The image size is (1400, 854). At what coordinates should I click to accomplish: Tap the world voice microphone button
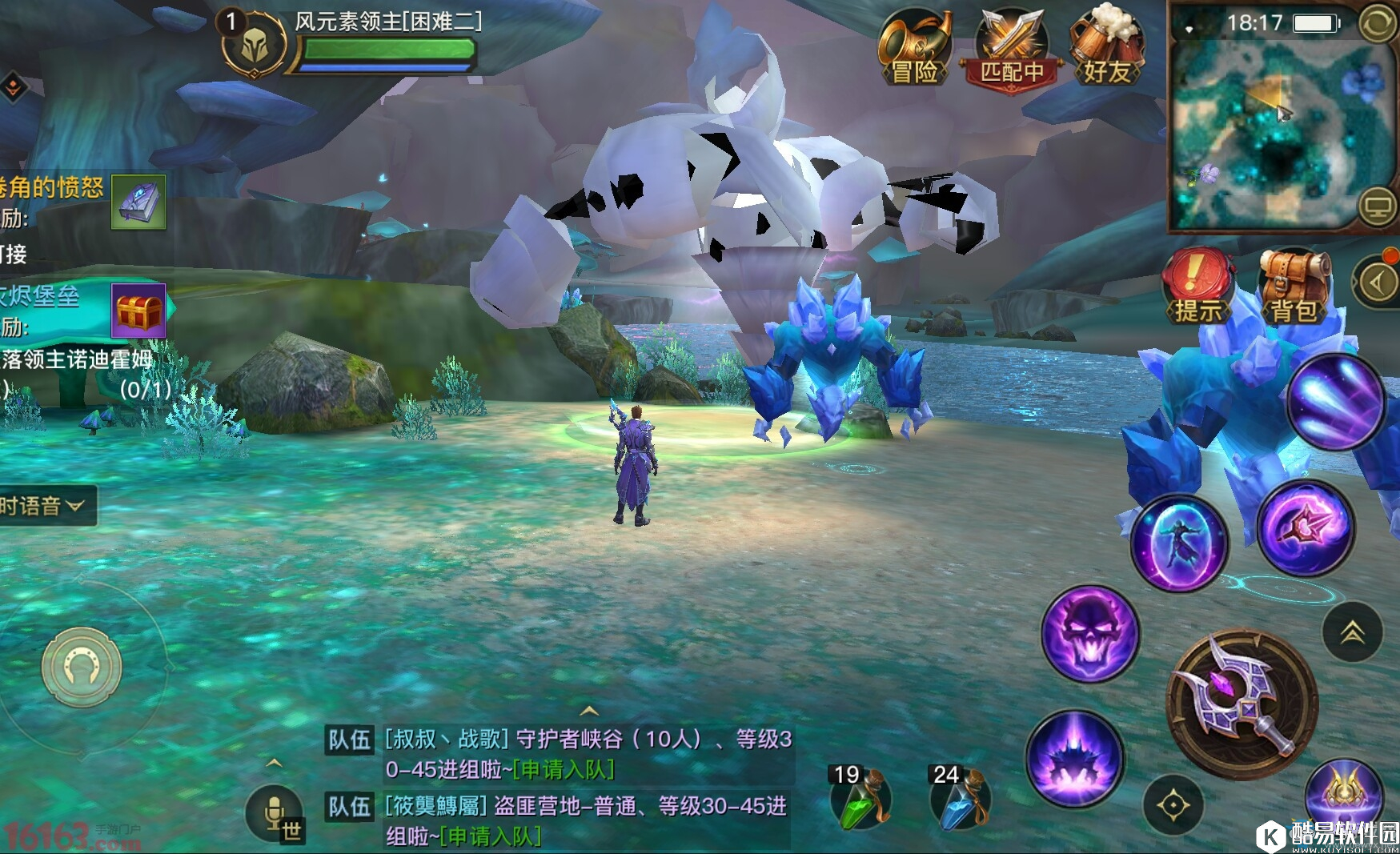coord(275,815)
